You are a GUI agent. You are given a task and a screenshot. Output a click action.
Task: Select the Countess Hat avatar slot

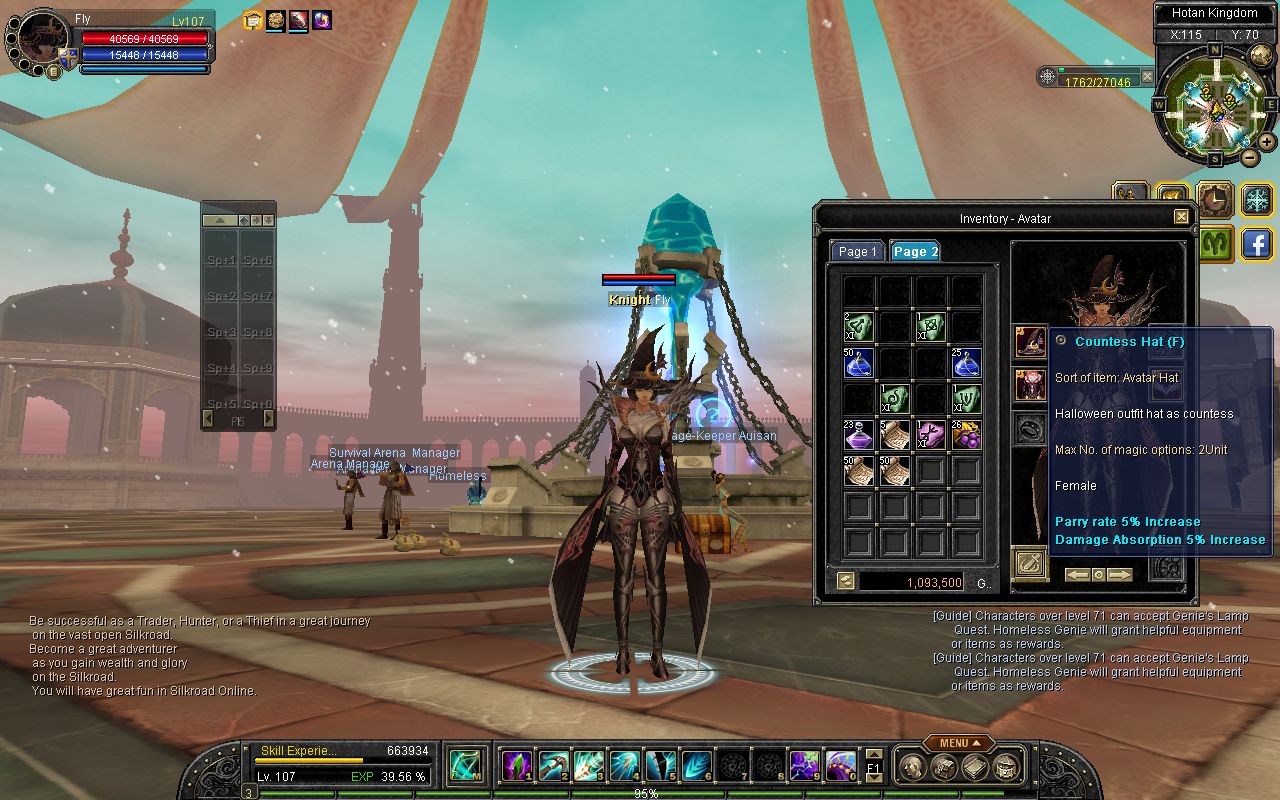pos(1031,342)
